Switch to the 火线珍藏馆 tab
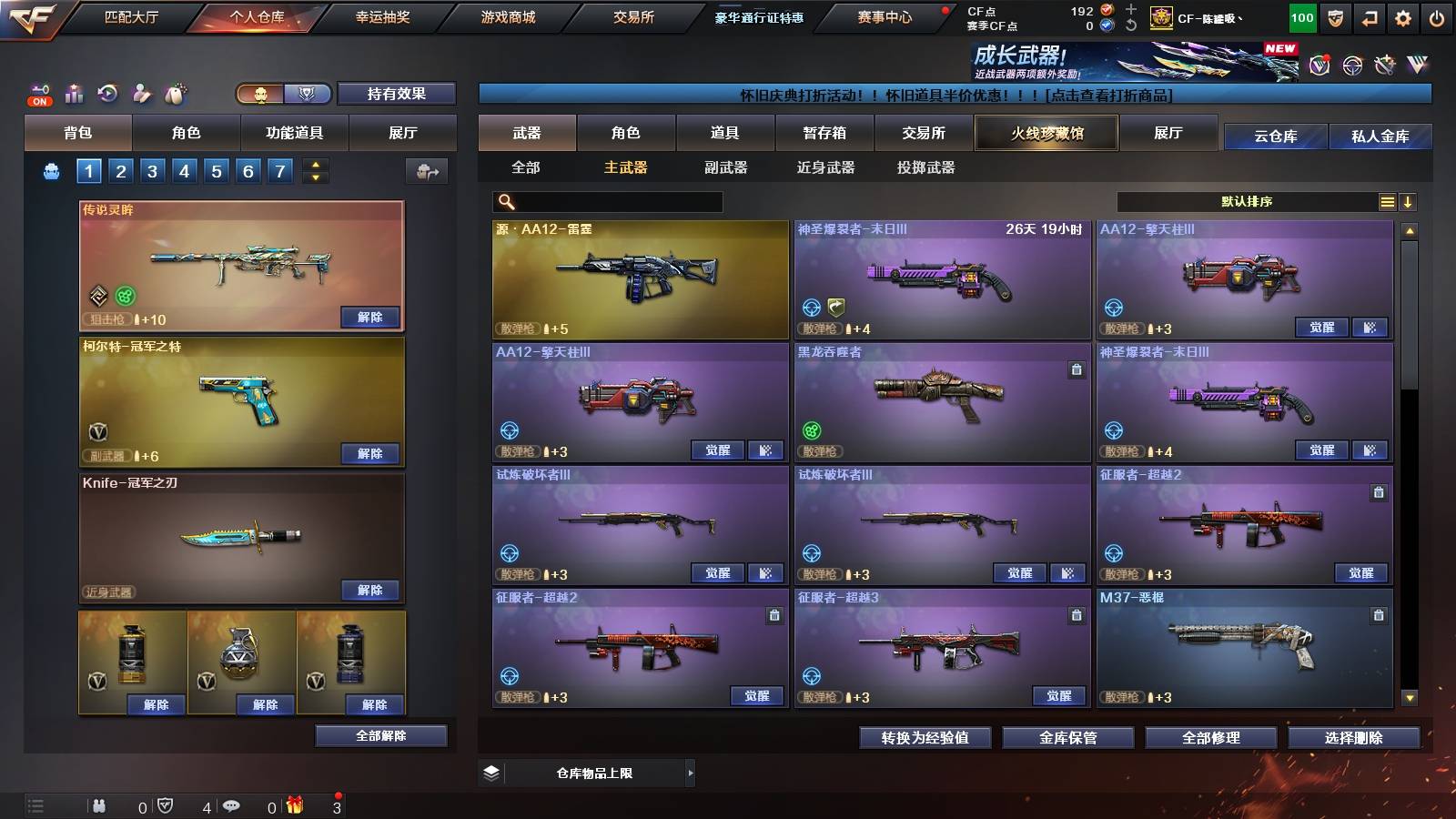1456x819 pixels. pyautogui.click(x=1046, y=133)
